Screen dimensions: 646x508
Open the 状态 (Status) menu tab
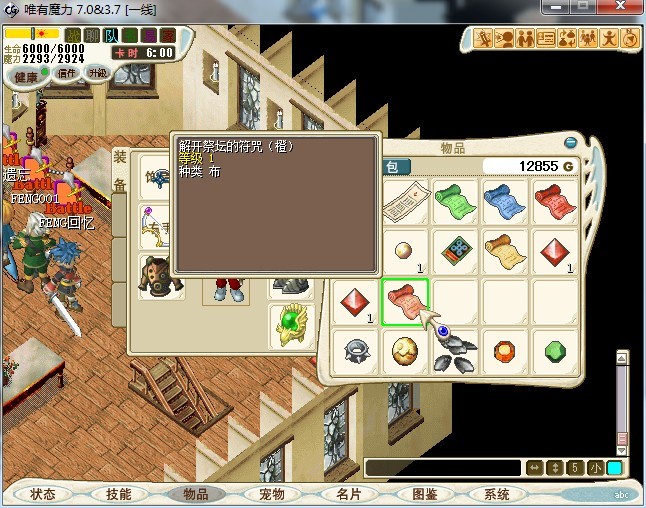[43, 494]
